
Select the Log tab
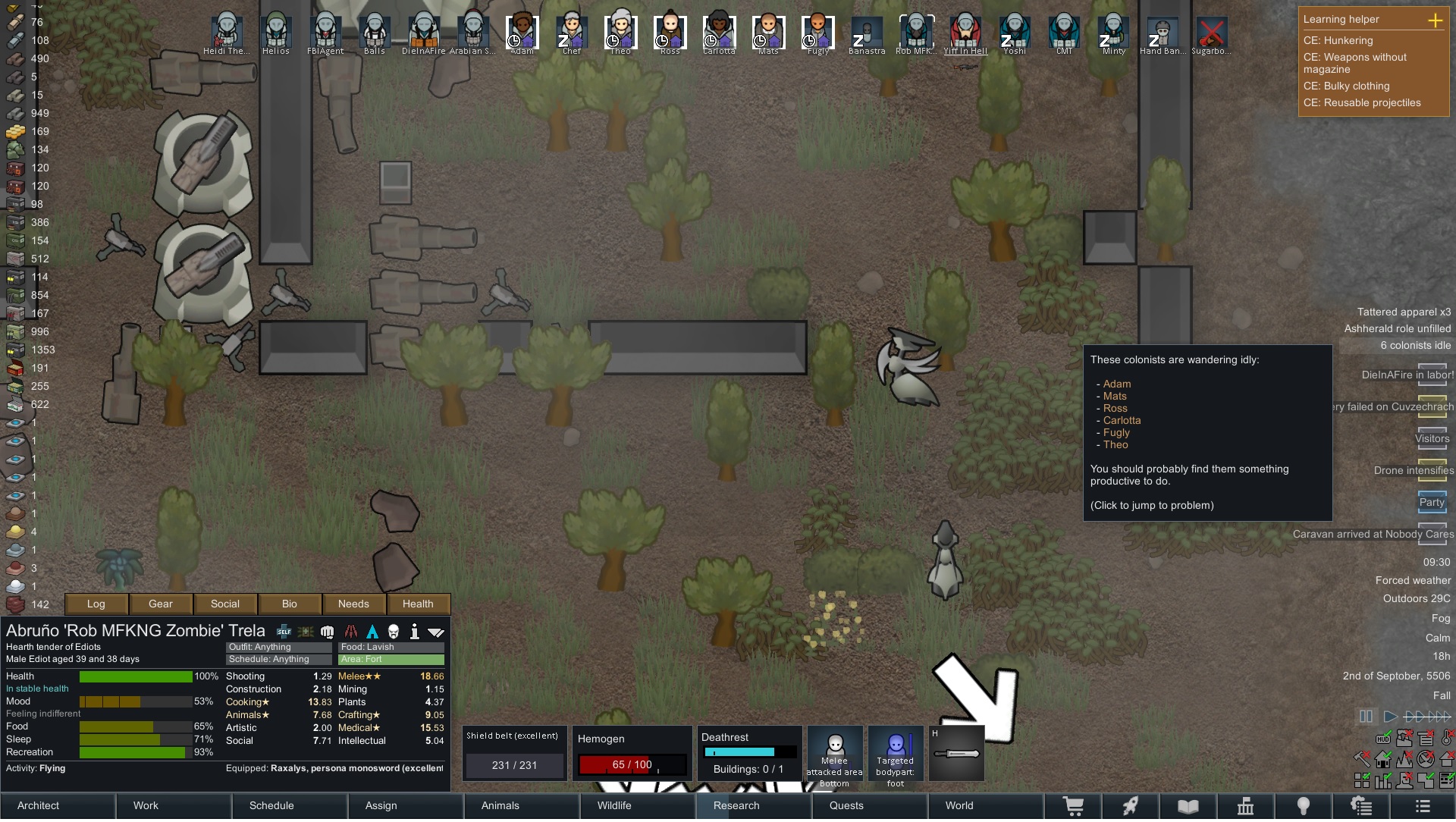96,604
